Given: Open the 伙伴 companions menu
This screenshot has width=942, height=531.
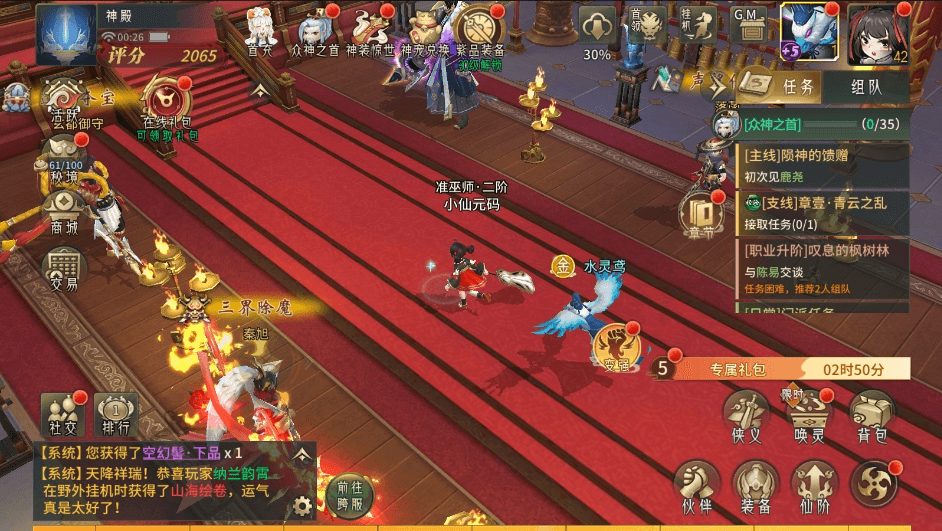Looking at the screenshot, I should [x=697, y=484].
